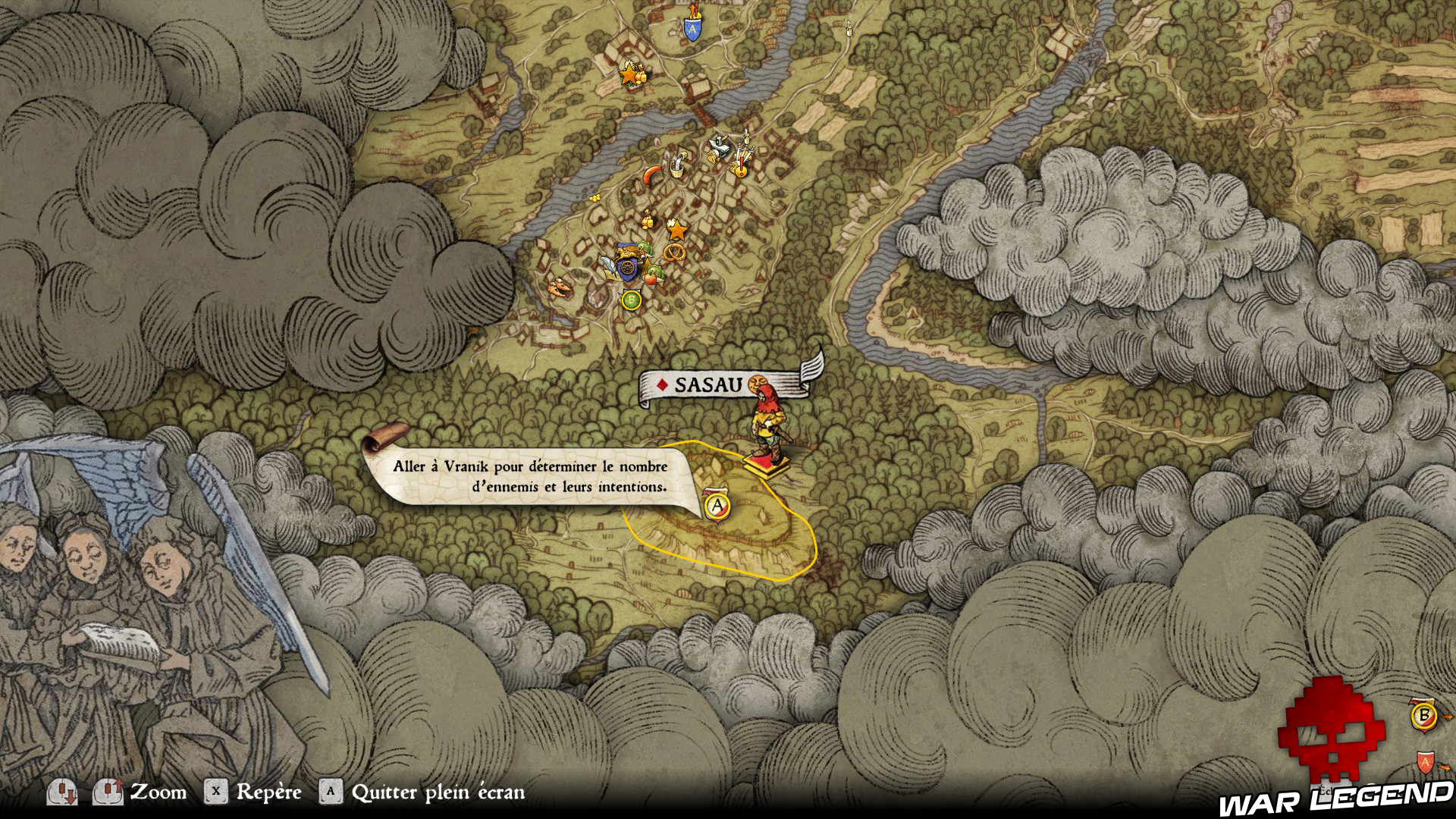Viewport: 1456px width, 819px height.
Task: Click the blue wheel shield marker
Action: point(628,267)
